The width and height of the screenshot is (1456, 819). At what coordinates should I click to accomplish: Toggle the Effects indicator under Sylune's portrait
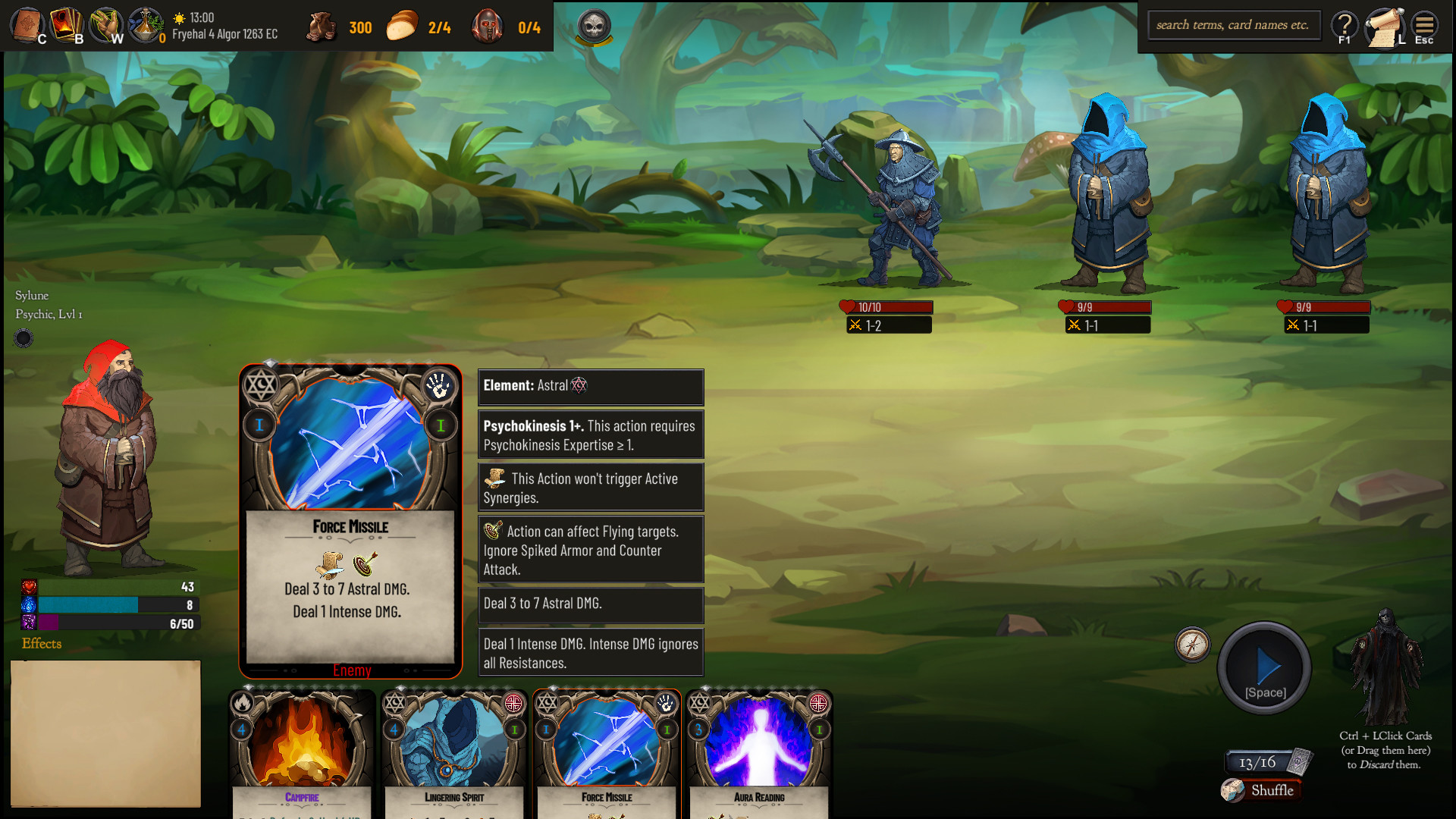42,644
